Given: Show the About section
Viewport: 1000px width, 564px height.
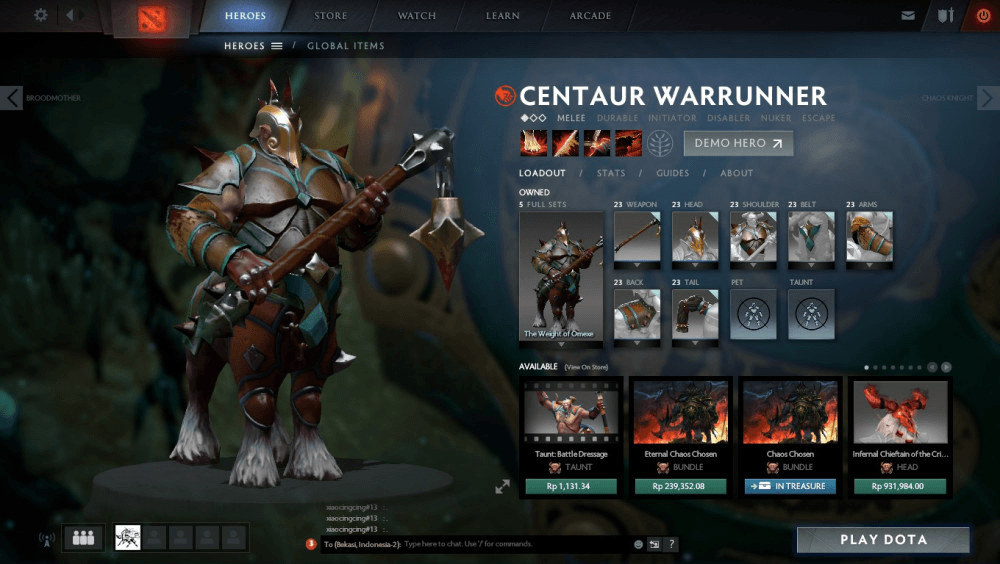Looking at the screenshot, I should coord(737,173).
